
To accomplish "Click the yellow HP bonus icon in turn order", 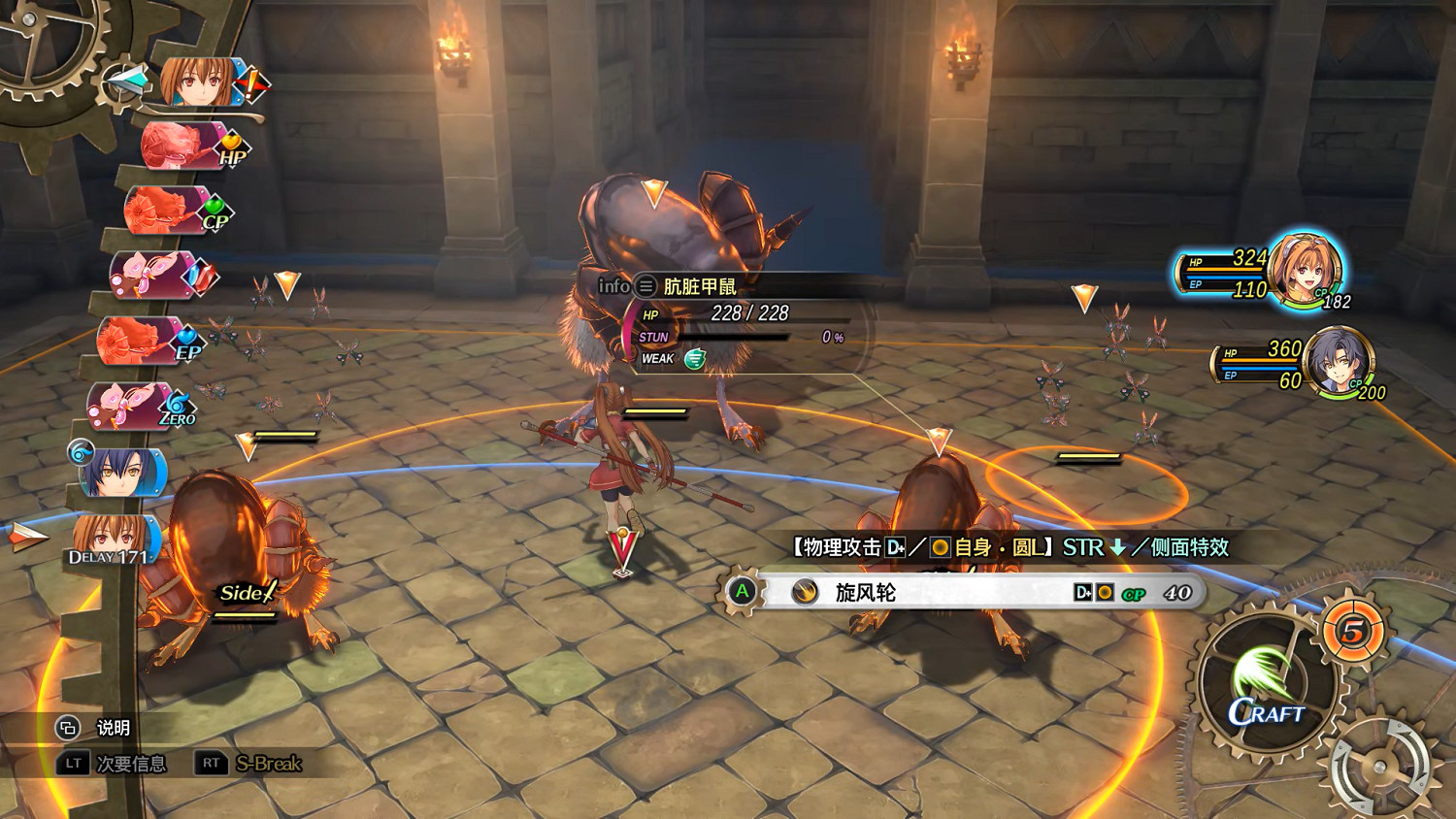I will pos(230,150).
